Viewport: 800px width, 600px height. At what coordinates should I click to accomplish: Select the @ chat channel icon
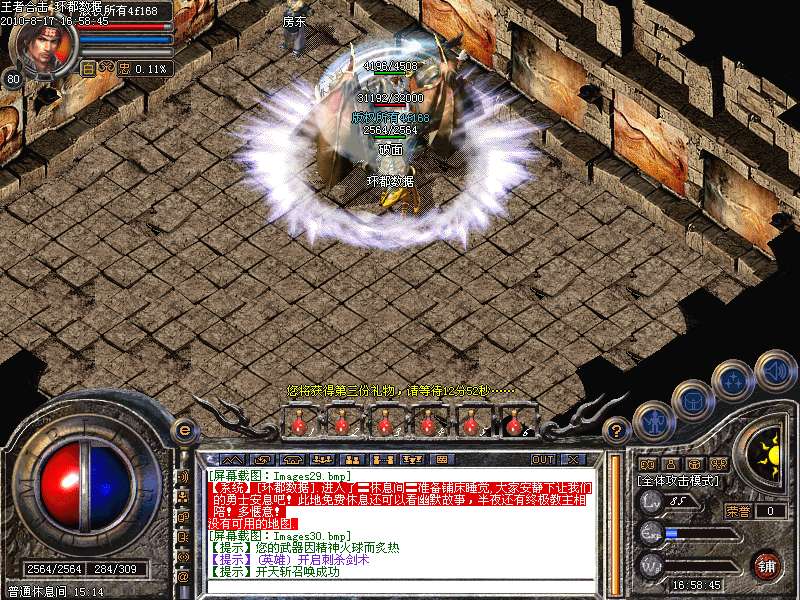(183, 576)
